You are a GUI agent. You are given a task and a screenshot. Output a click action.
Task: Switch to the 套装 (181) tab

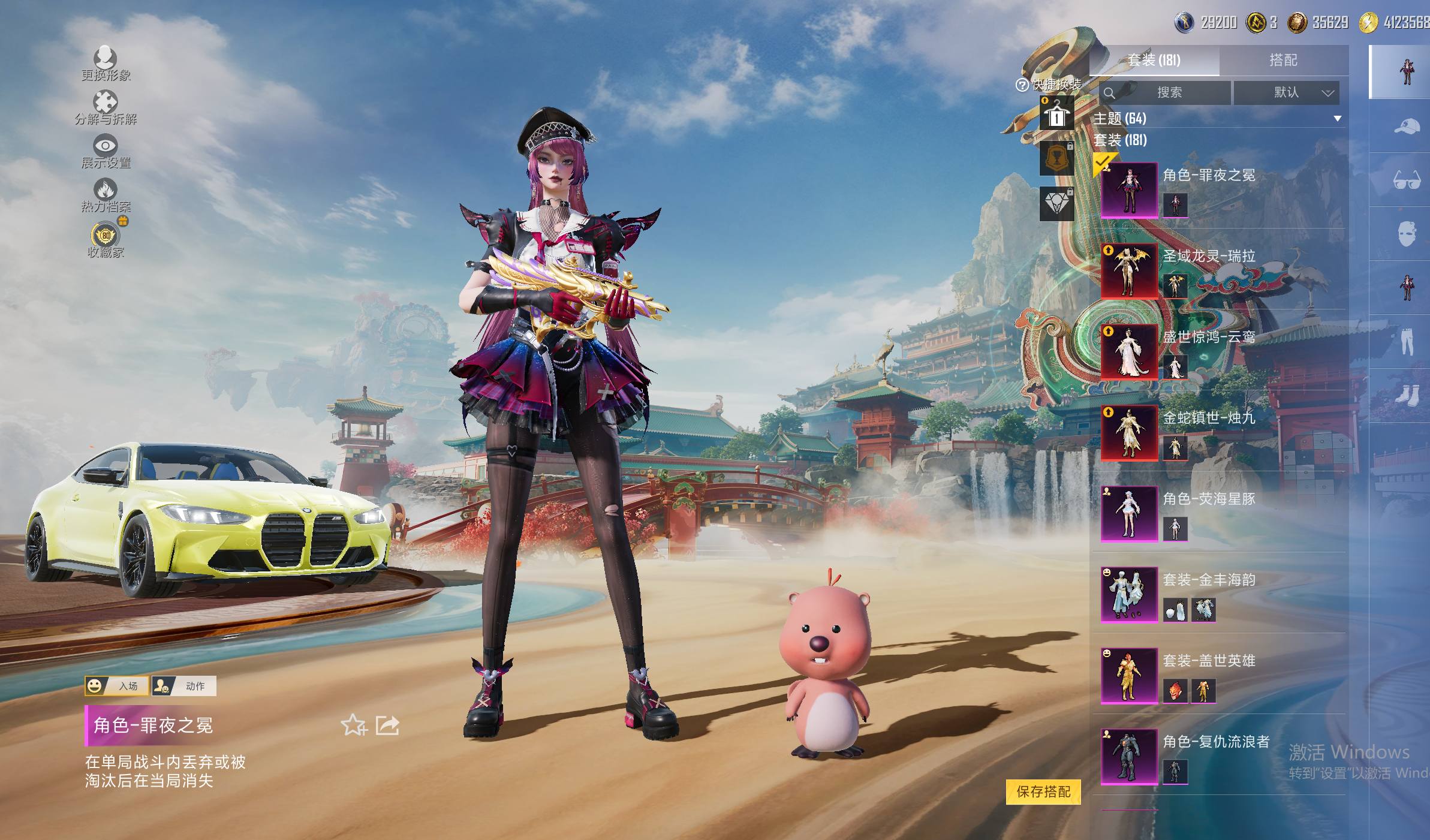[1154, 60]
